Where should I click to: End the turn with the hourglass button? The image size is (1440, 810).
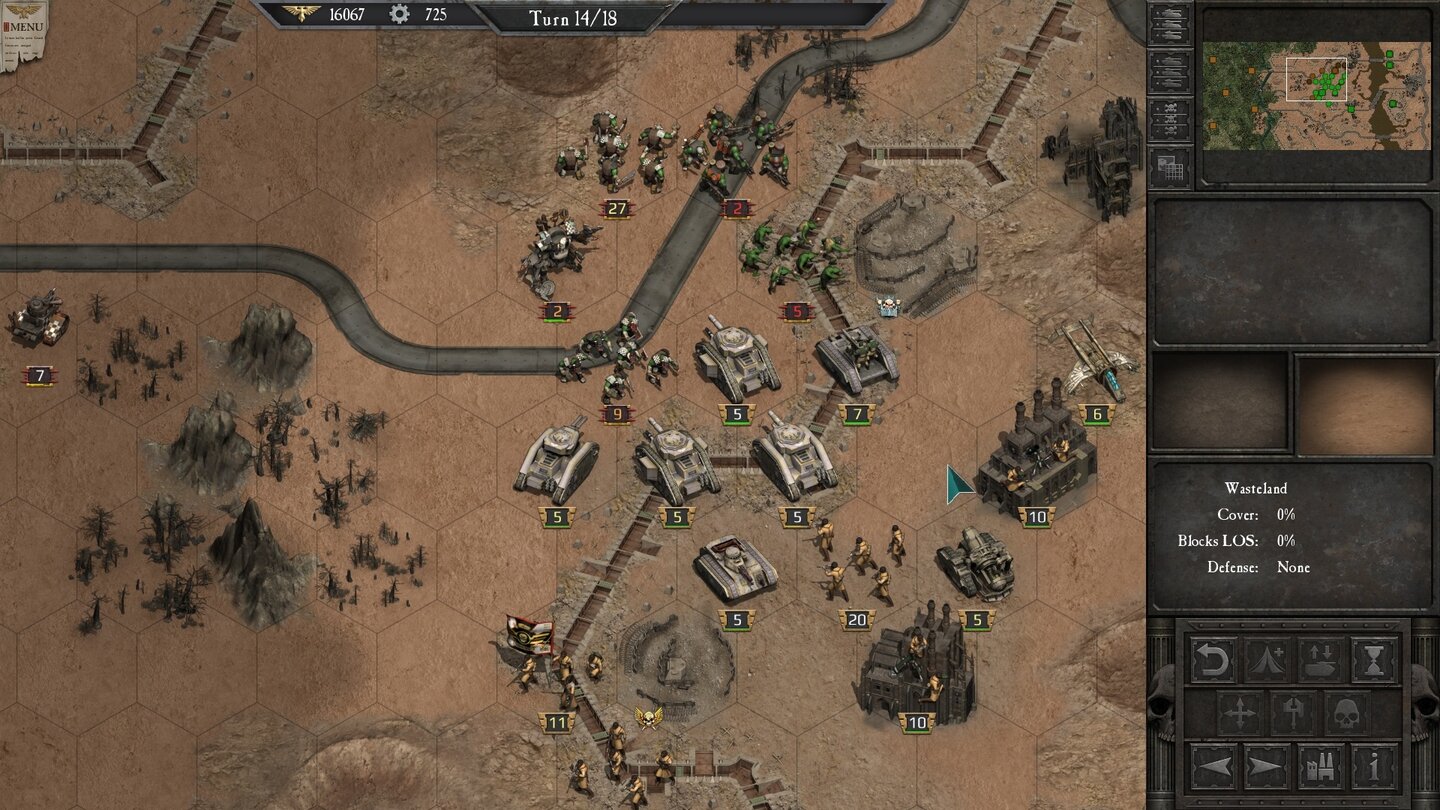coord(1375,660)
